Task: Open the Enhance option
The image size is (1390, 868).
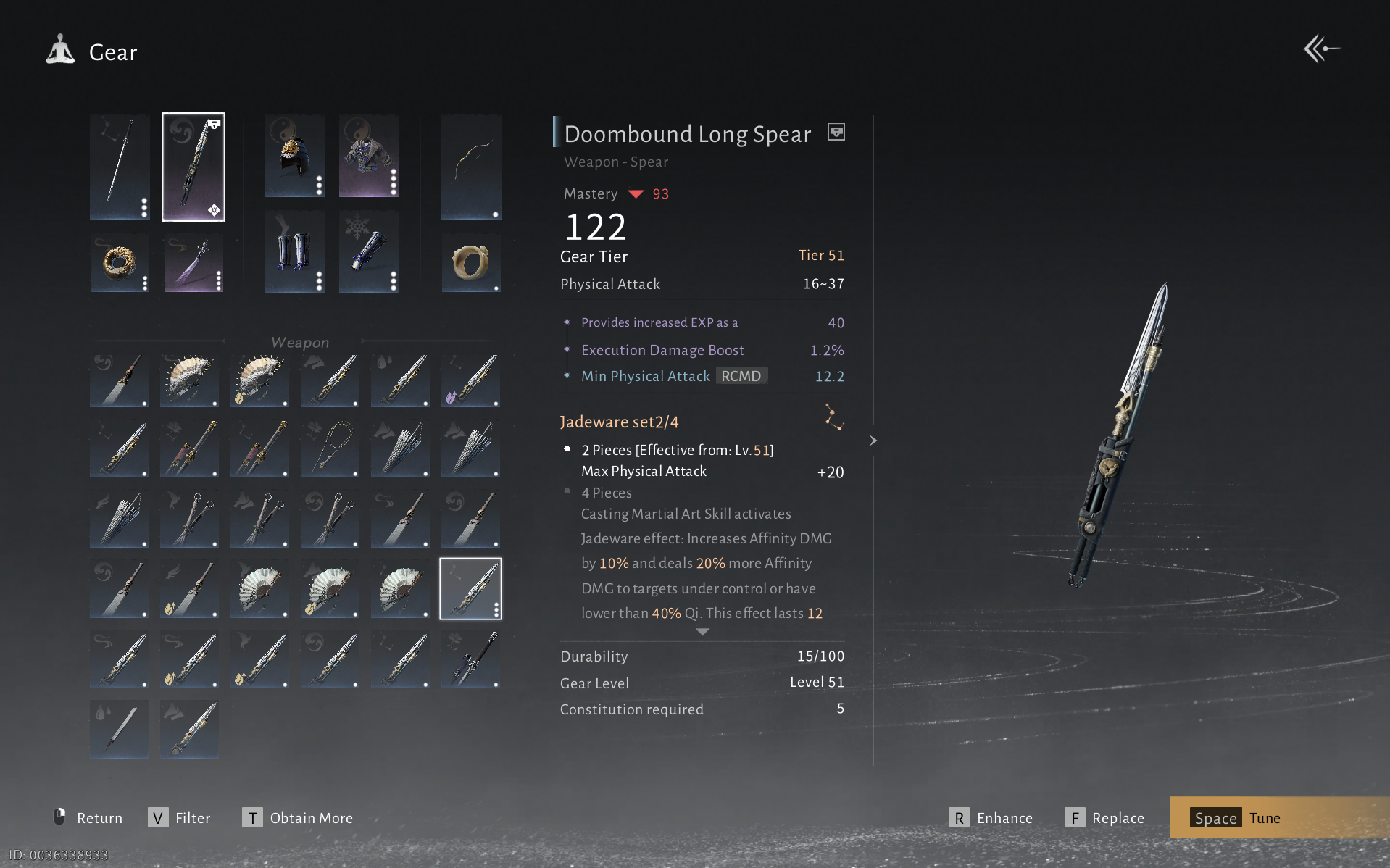Action: (x=991, y=818)
